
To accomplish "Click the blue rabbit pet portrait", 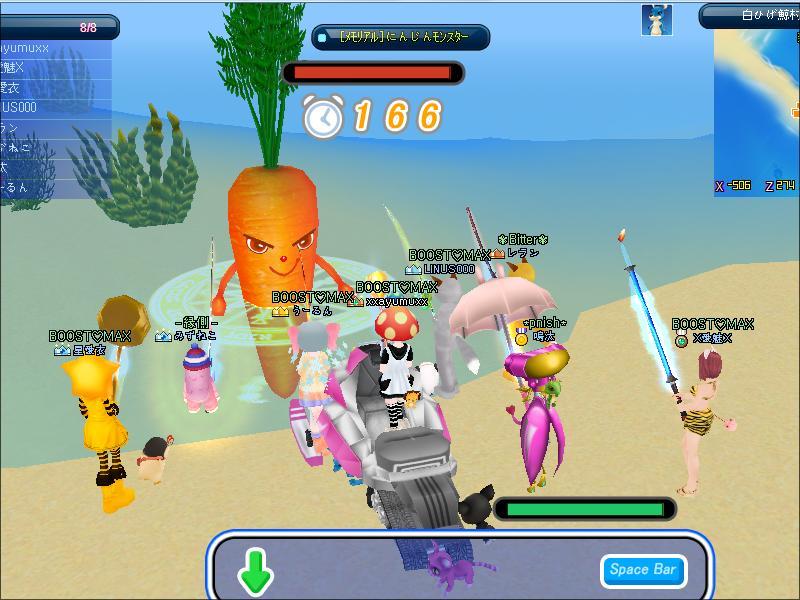I will pos(656,19).
